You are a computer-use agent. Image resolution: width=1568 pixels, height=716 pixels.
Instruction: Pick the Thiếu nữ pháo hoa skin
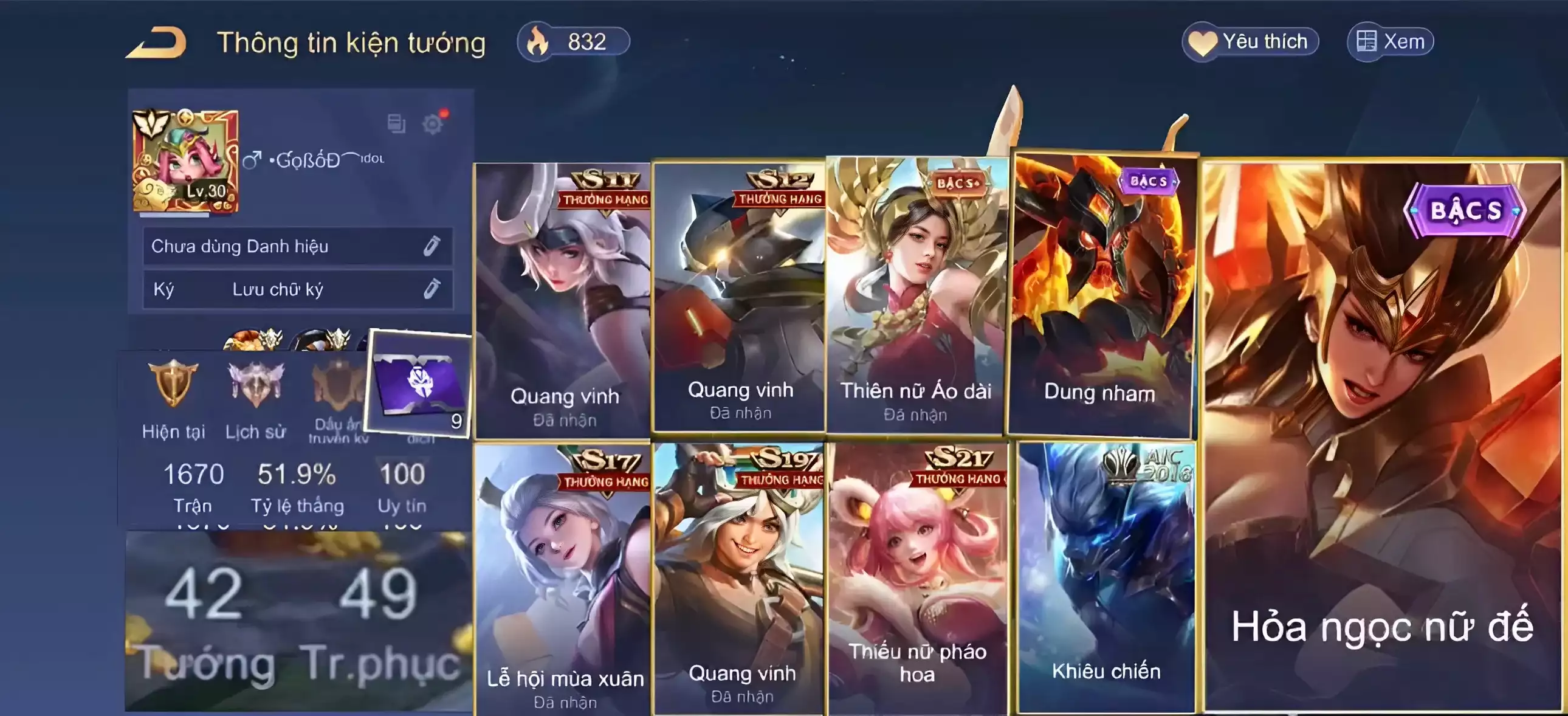(x=917, y=579)
